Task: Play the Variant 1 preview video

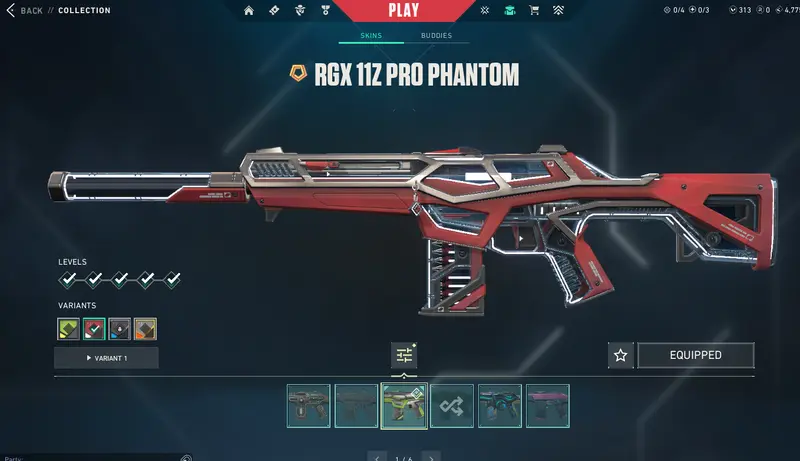Action: [x=106, y=358]
